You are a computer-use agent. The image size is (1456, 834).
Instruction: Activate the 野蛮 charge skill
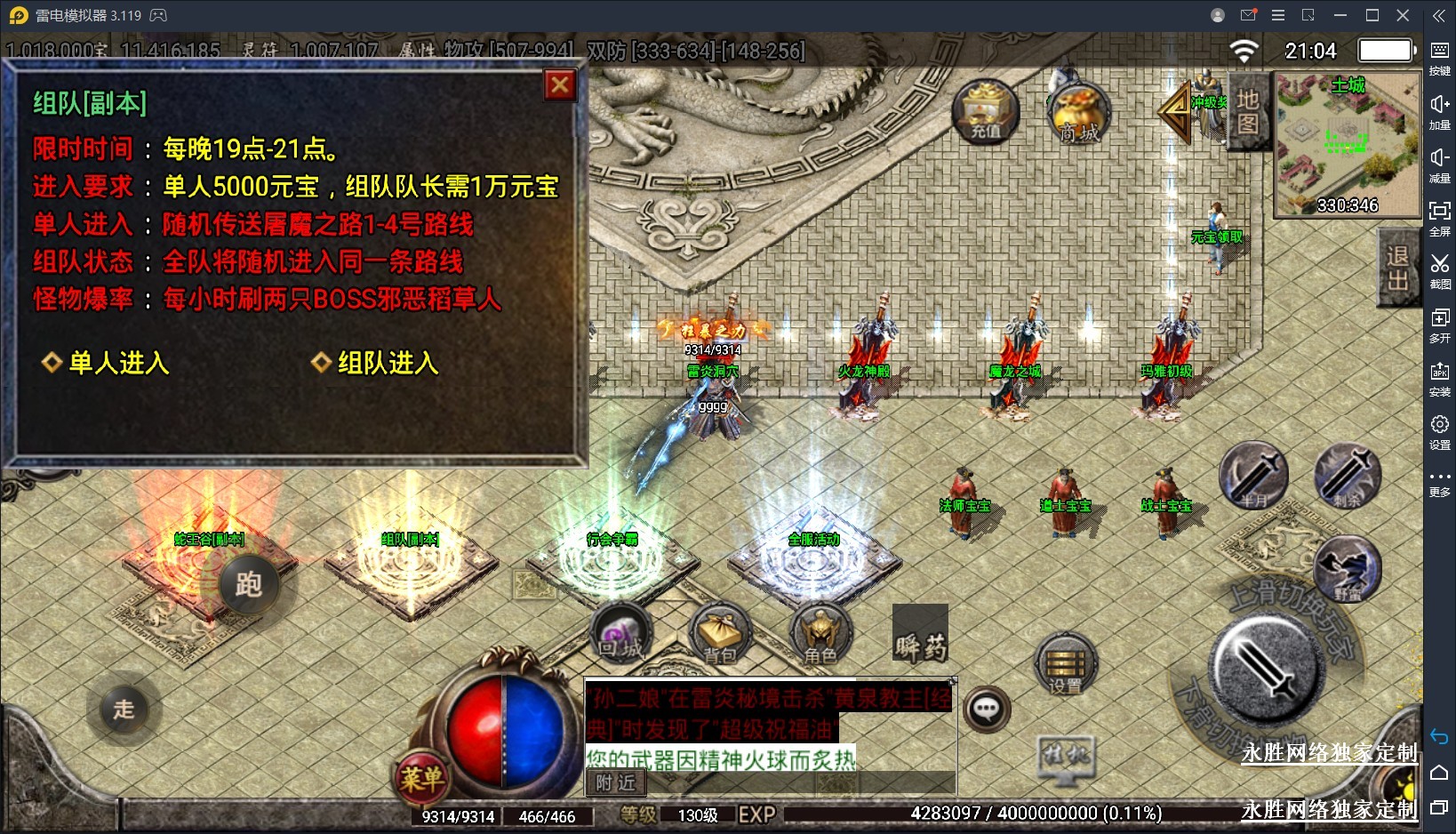[x=1348, y=569]
